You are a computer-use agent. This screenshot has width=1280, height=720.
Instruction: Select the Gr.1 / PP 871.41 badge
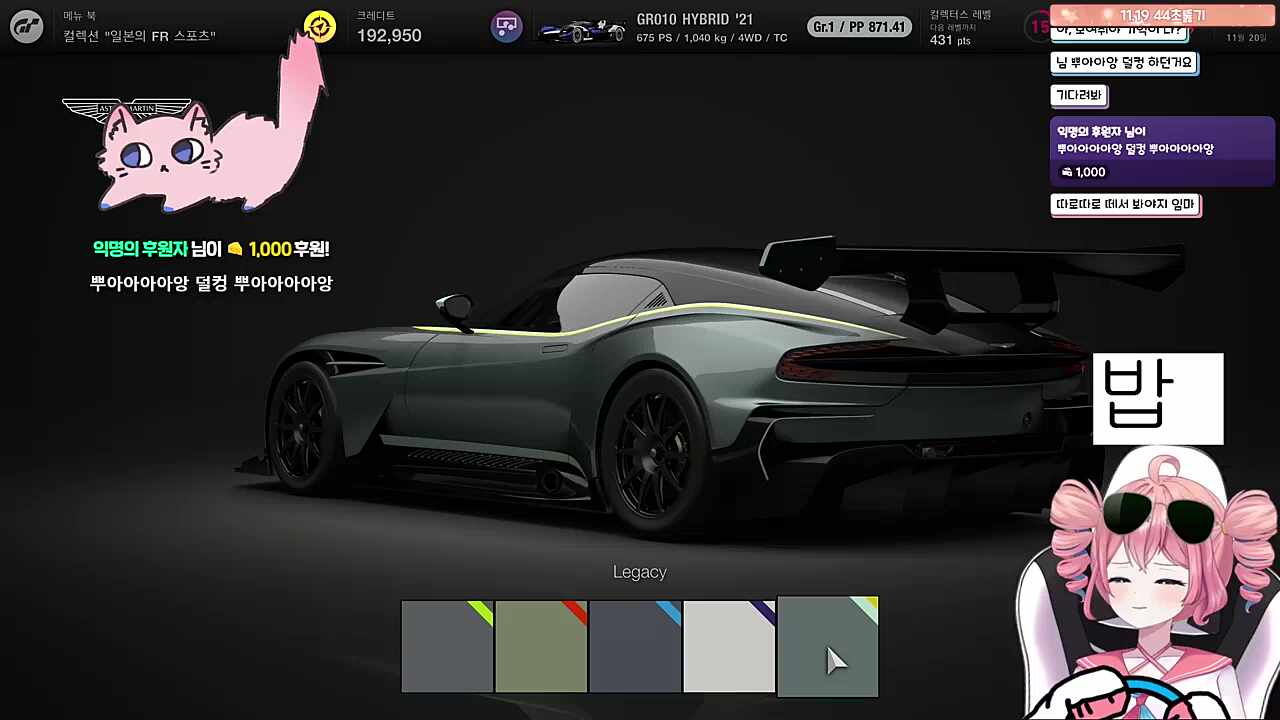click(x=858, y=26)
